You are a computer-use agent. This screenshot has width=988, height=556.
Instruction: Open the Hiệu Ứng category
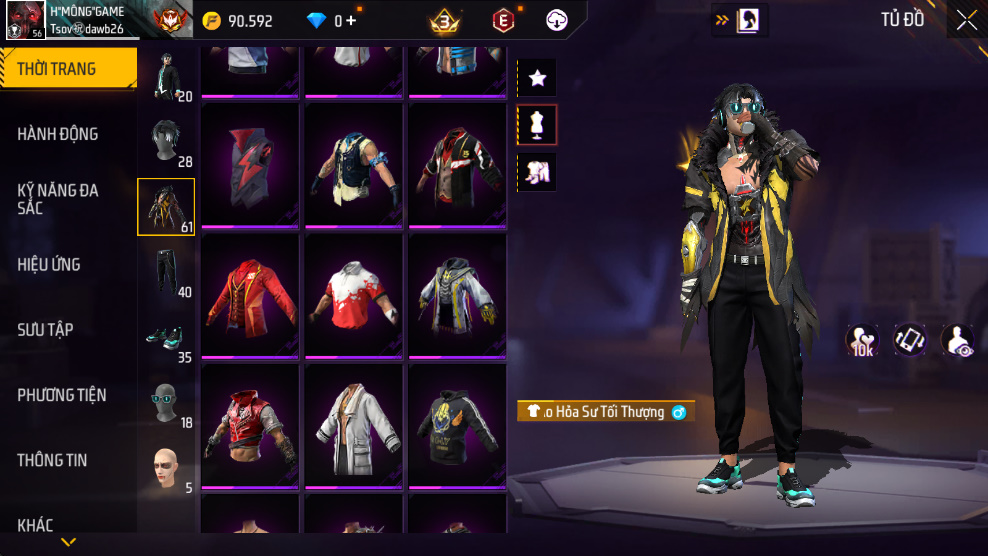click(x=49, y=265)
